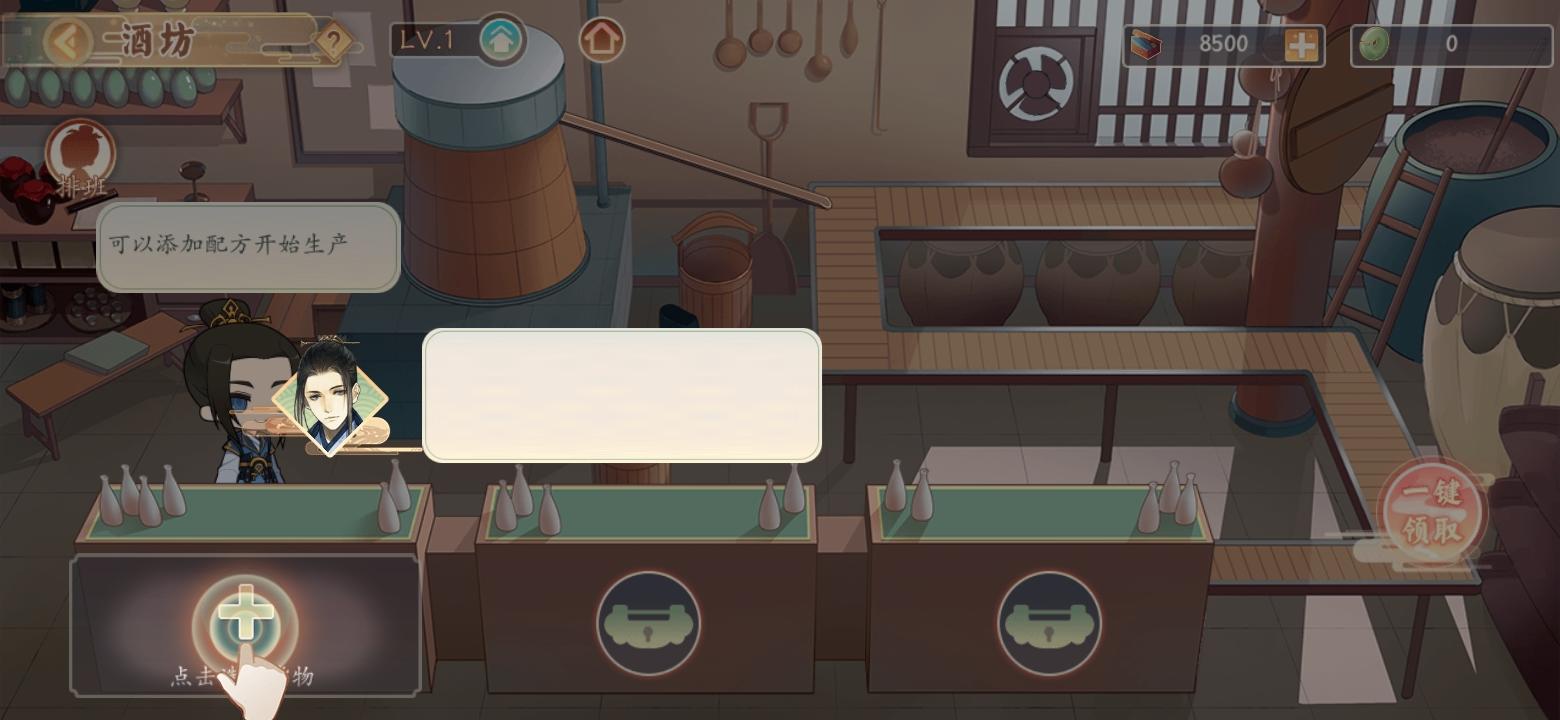Click the back arrow beside 酒坊 title

pos(67,40)
